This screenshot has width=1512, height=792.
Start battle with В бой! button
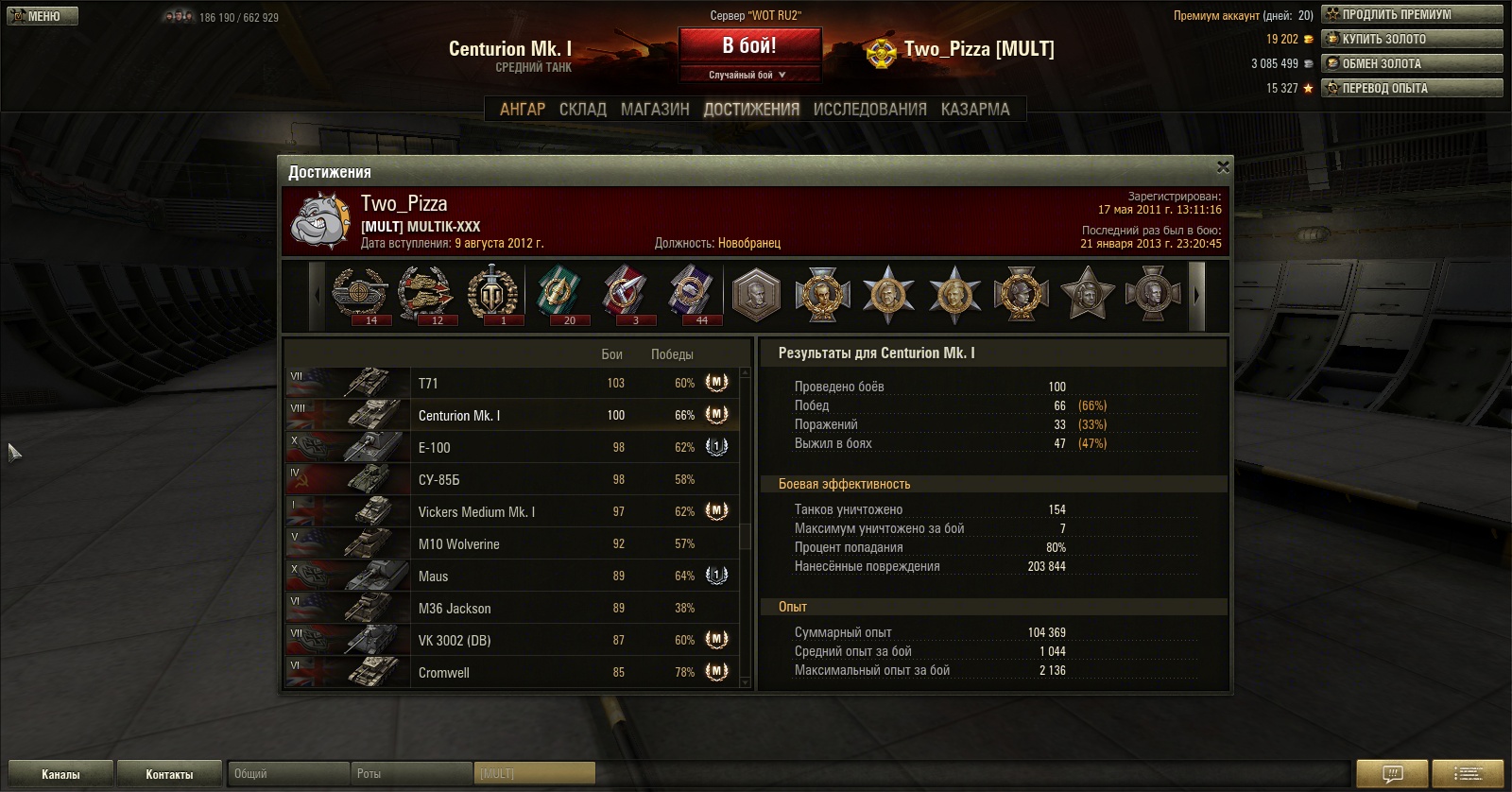749,46
